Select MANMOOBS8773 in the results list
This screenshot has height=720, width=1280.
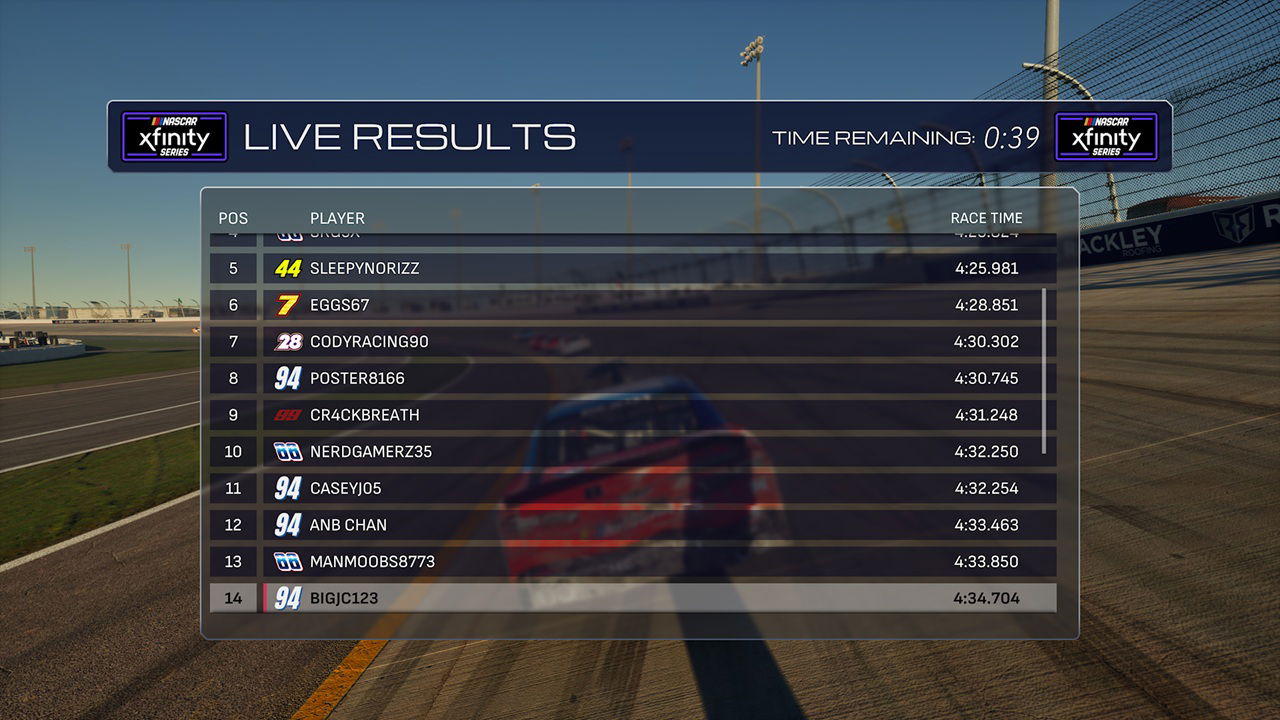tap(632, 562)
